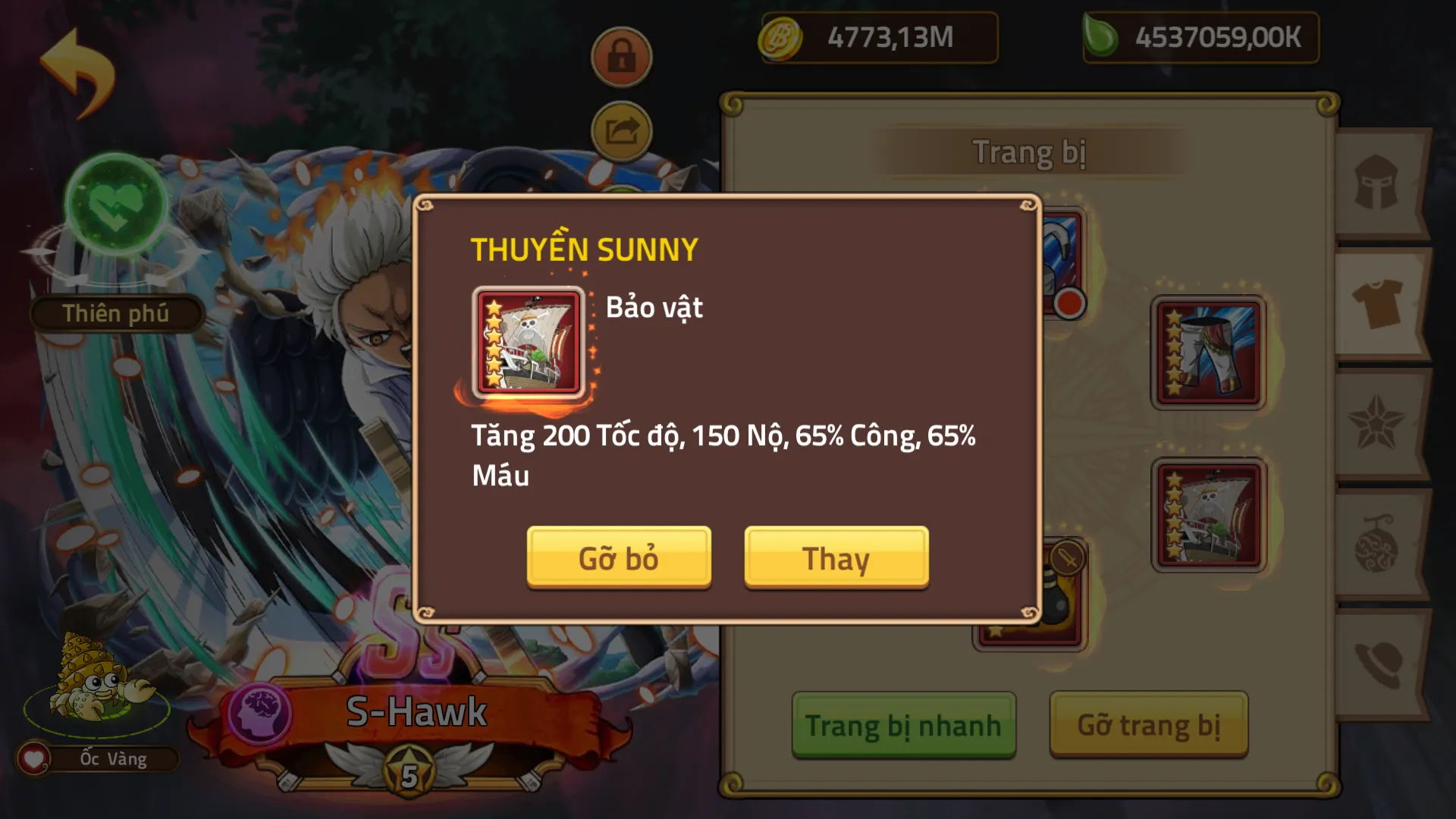
Task: Tap the green leaf currency icon
Action: click(x=1099, y=34)
